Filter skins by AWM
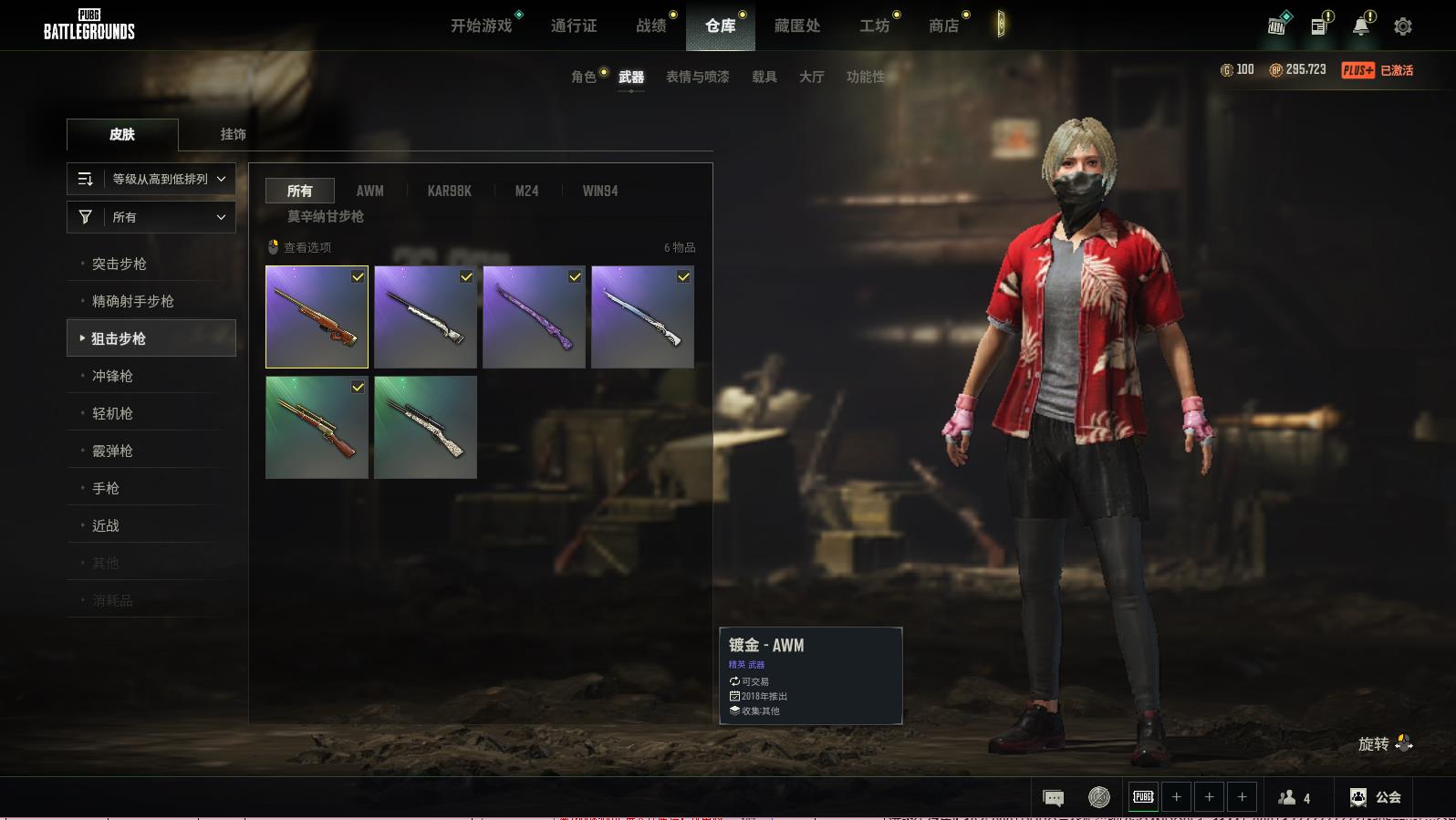The height and width of the screenshot is (820, 1456). (369, 191)
